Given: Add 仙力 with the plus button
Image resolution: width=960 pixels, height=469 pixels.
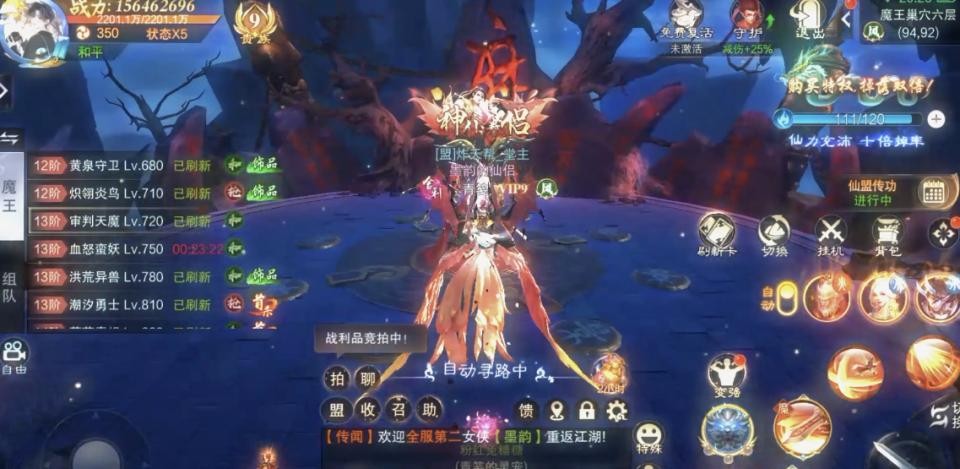Looking at the screenshot, I should [936, 119].
